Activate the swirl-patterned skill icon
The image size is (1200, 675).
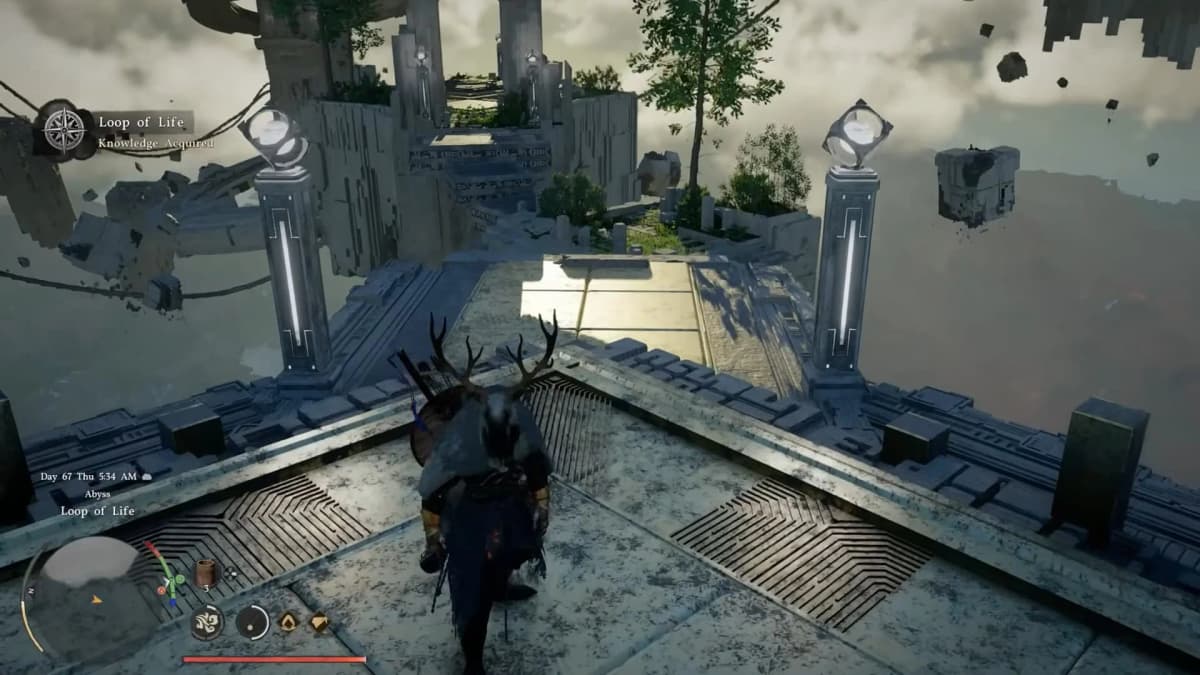click(207, 622)
